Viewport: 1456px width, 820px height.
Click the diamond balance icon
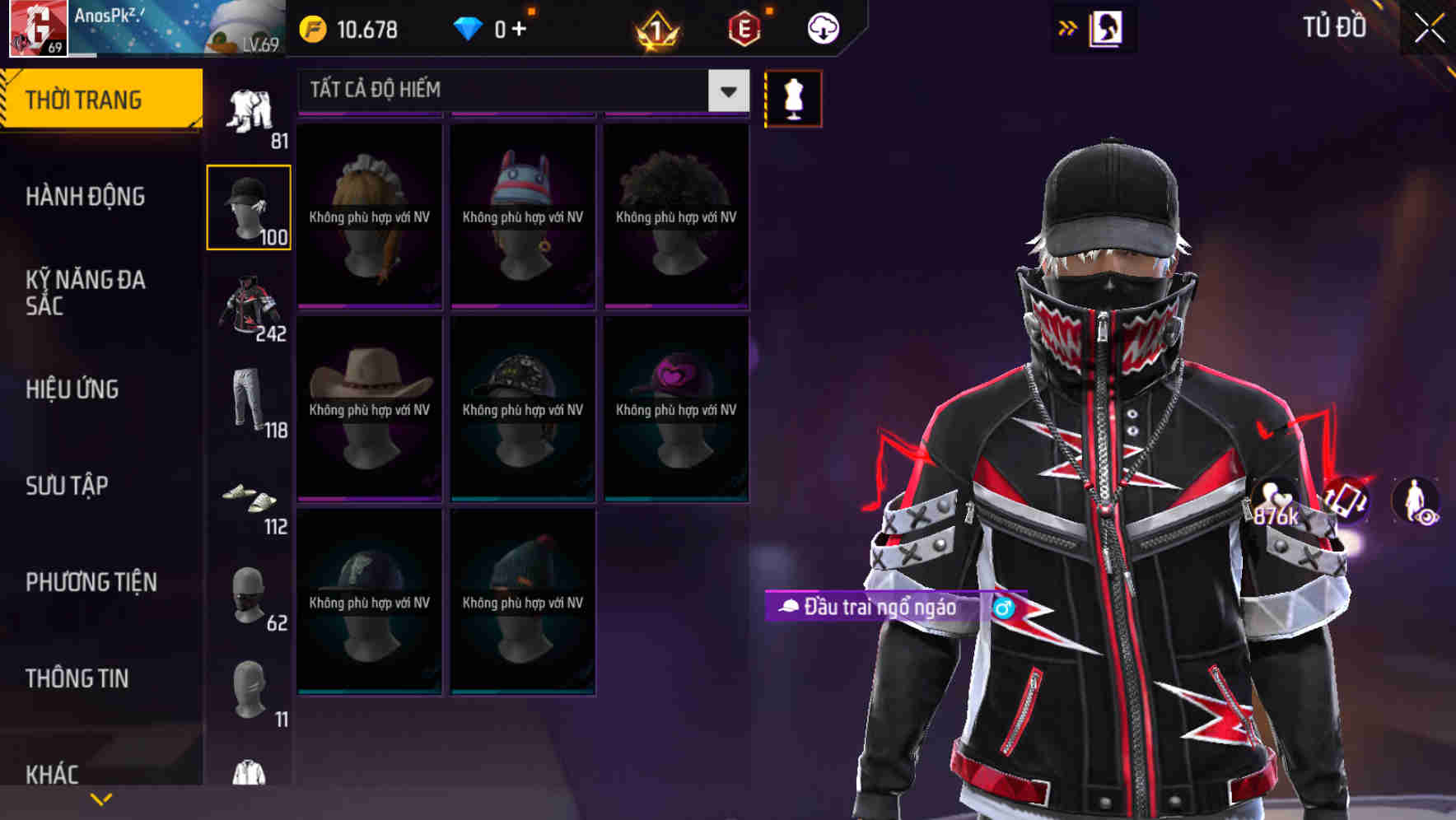pyautogui.click(x=472, y=27)
